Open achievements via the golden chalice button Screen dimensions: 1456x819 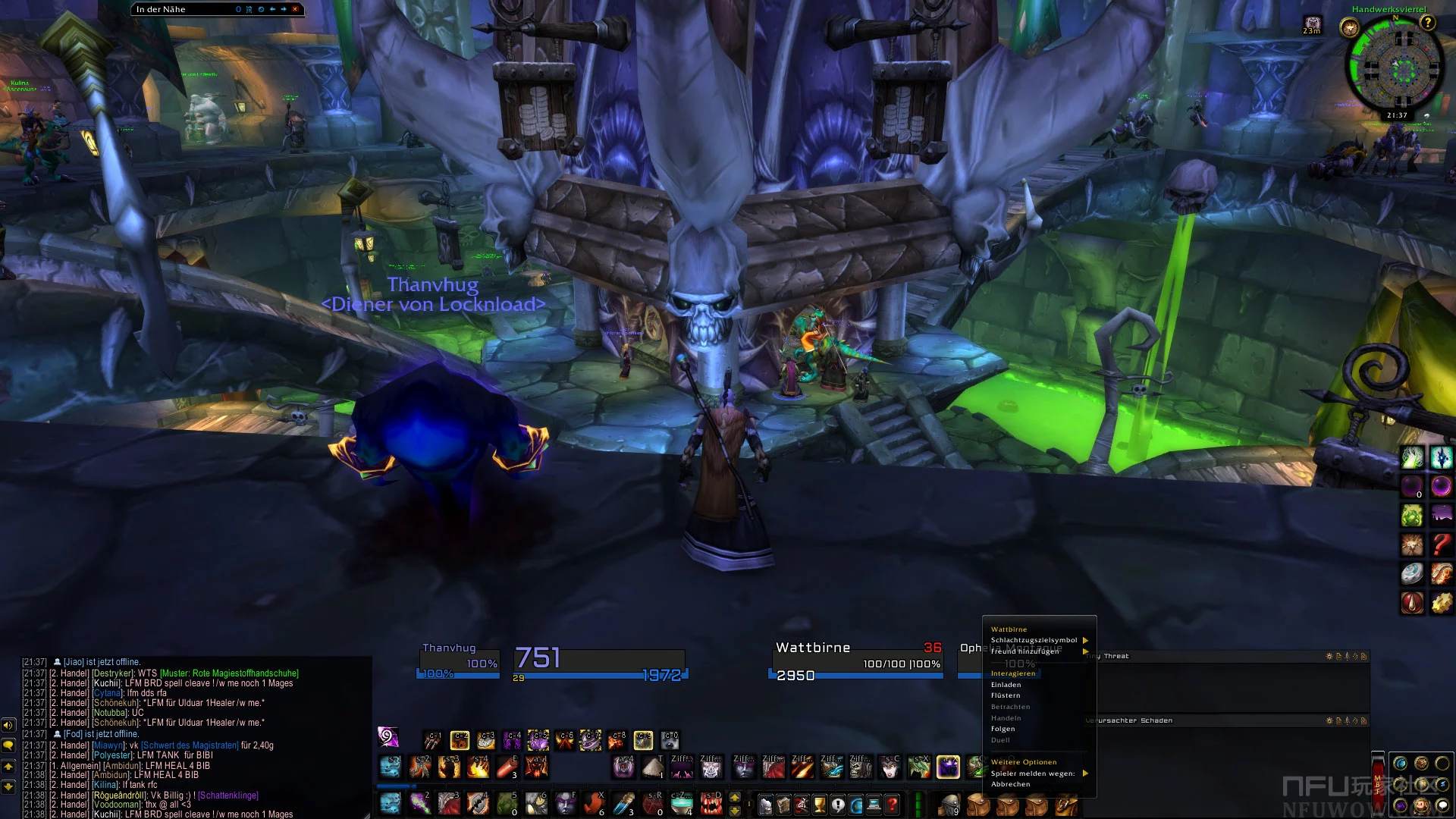tap(820, 804)
